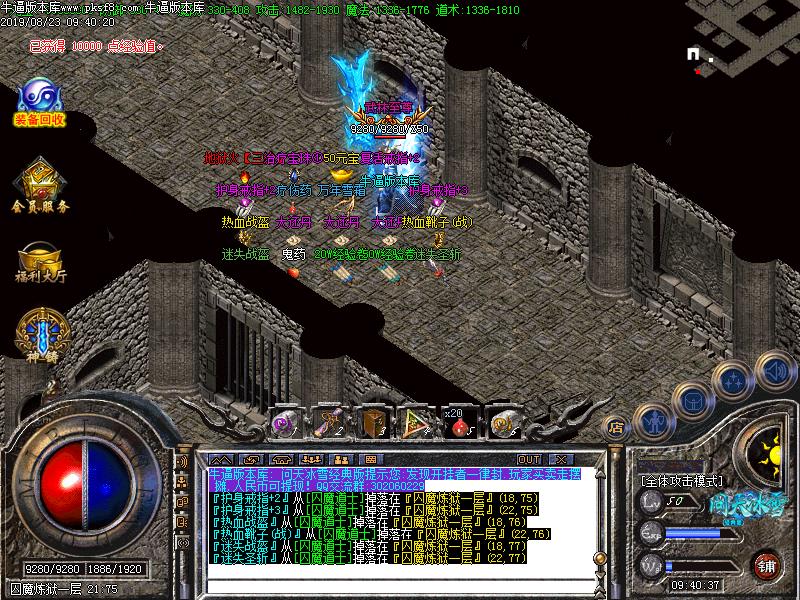This screenshot has height=600, width=800.
Task: Click the OUT button above chat
Action: coord(529,459)
